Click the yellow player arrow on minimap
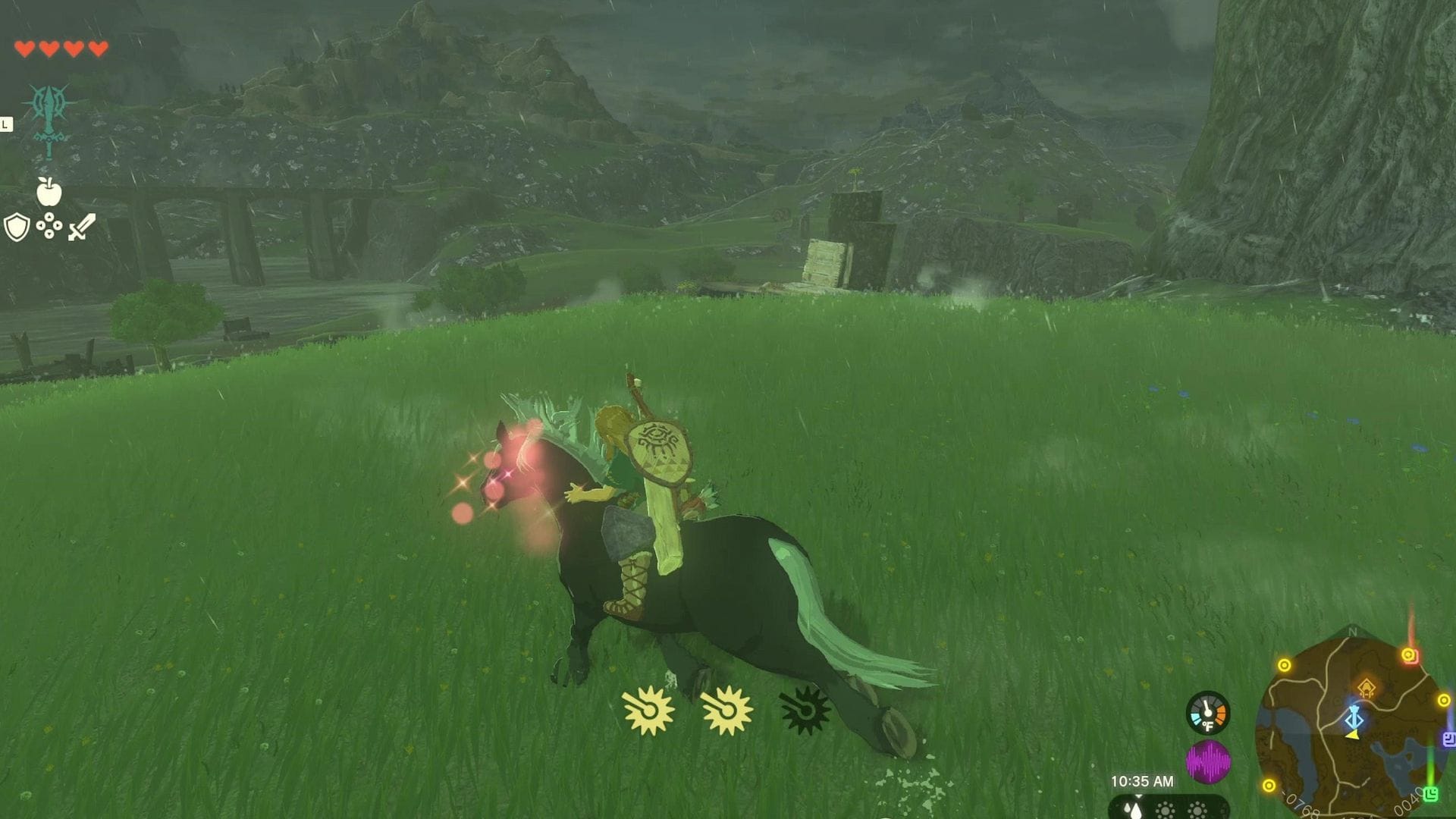The image size is (1456, 819). [x=1353, y=736]
